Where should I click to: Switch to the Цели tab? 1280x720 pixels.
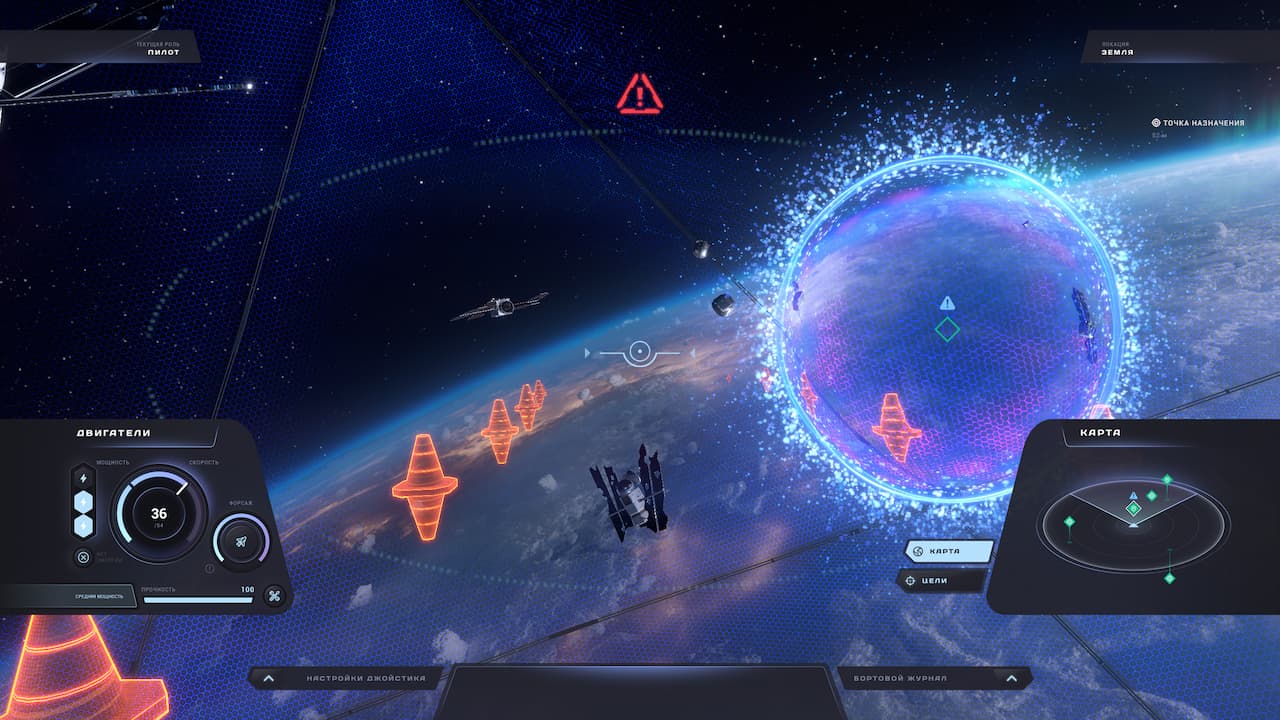[940, 580]
